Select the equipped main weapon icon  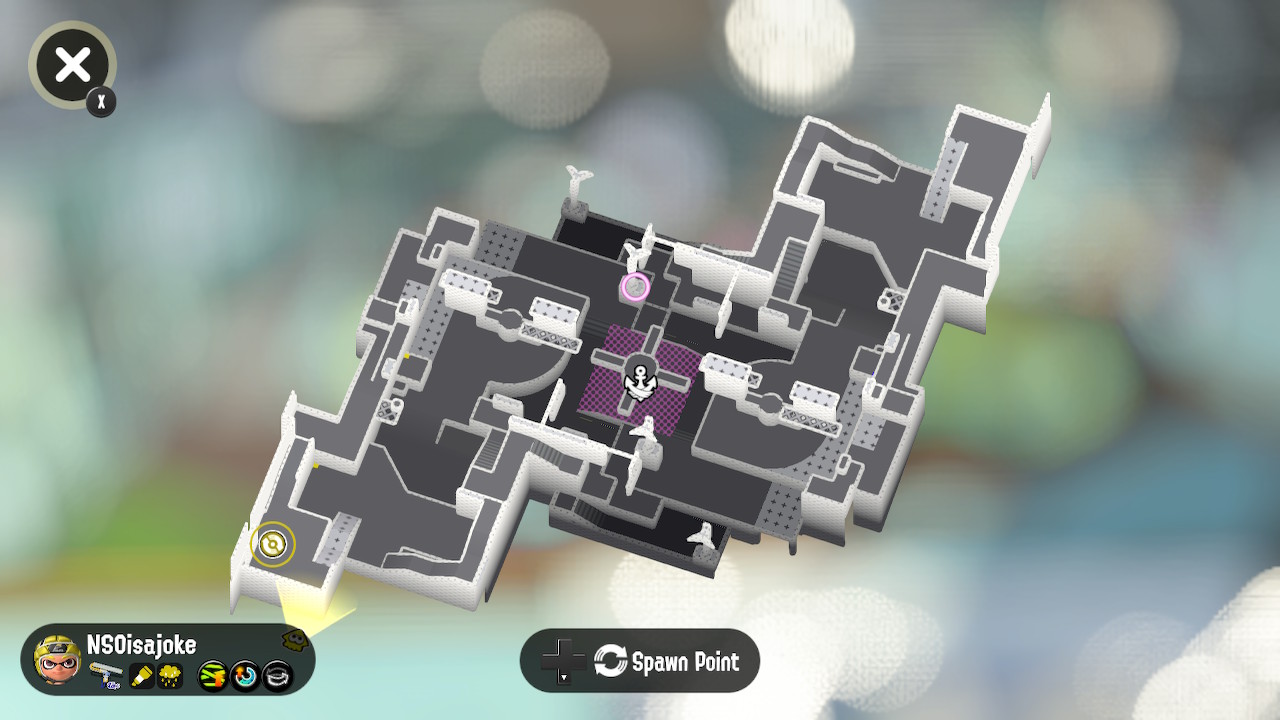click(x=105, y=673)
